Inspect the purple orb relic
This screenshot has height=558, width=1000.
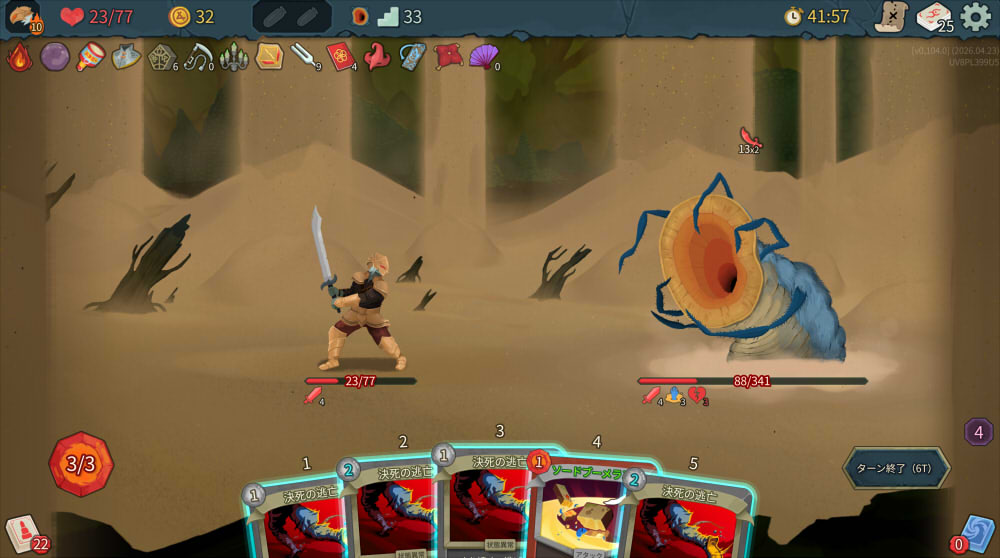[x=55, y=57]
